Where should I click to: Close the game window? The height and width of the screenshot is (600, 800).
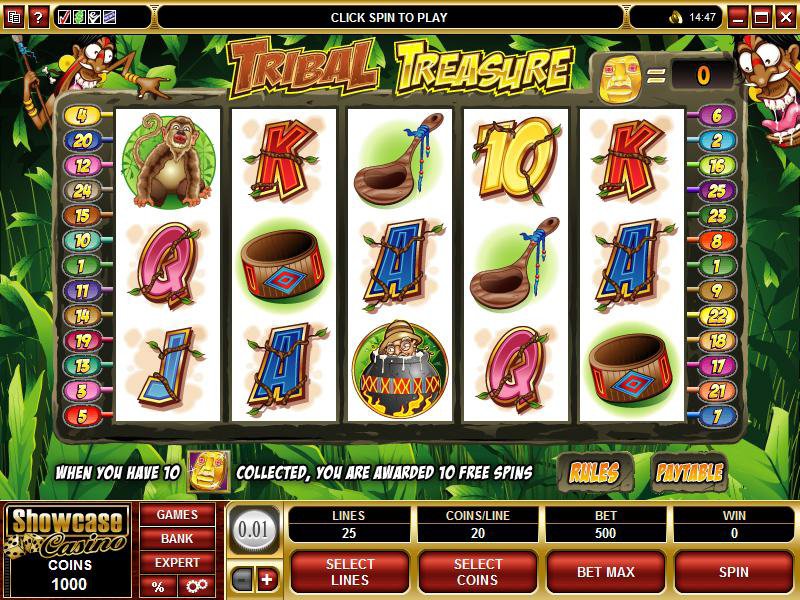click(x=787, y=17)
